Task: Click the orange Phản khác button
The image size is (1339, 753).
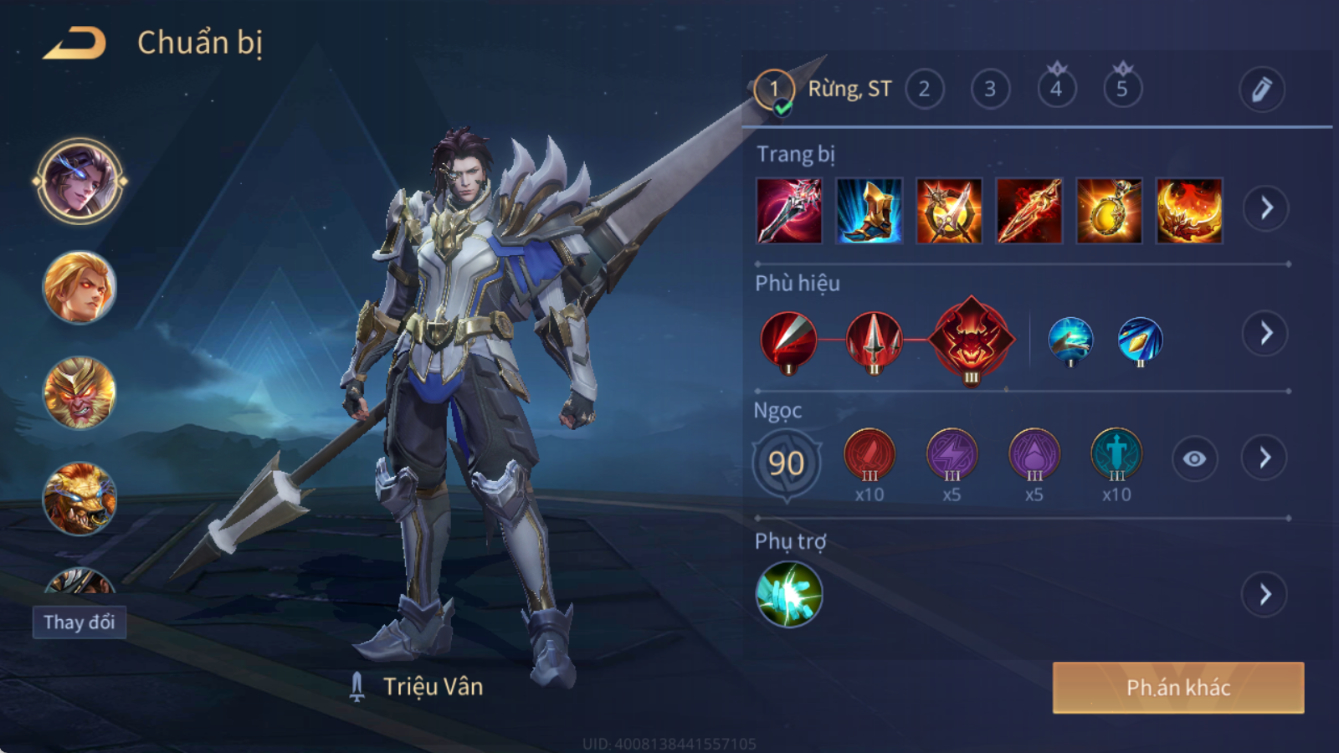Action: 1178,688
